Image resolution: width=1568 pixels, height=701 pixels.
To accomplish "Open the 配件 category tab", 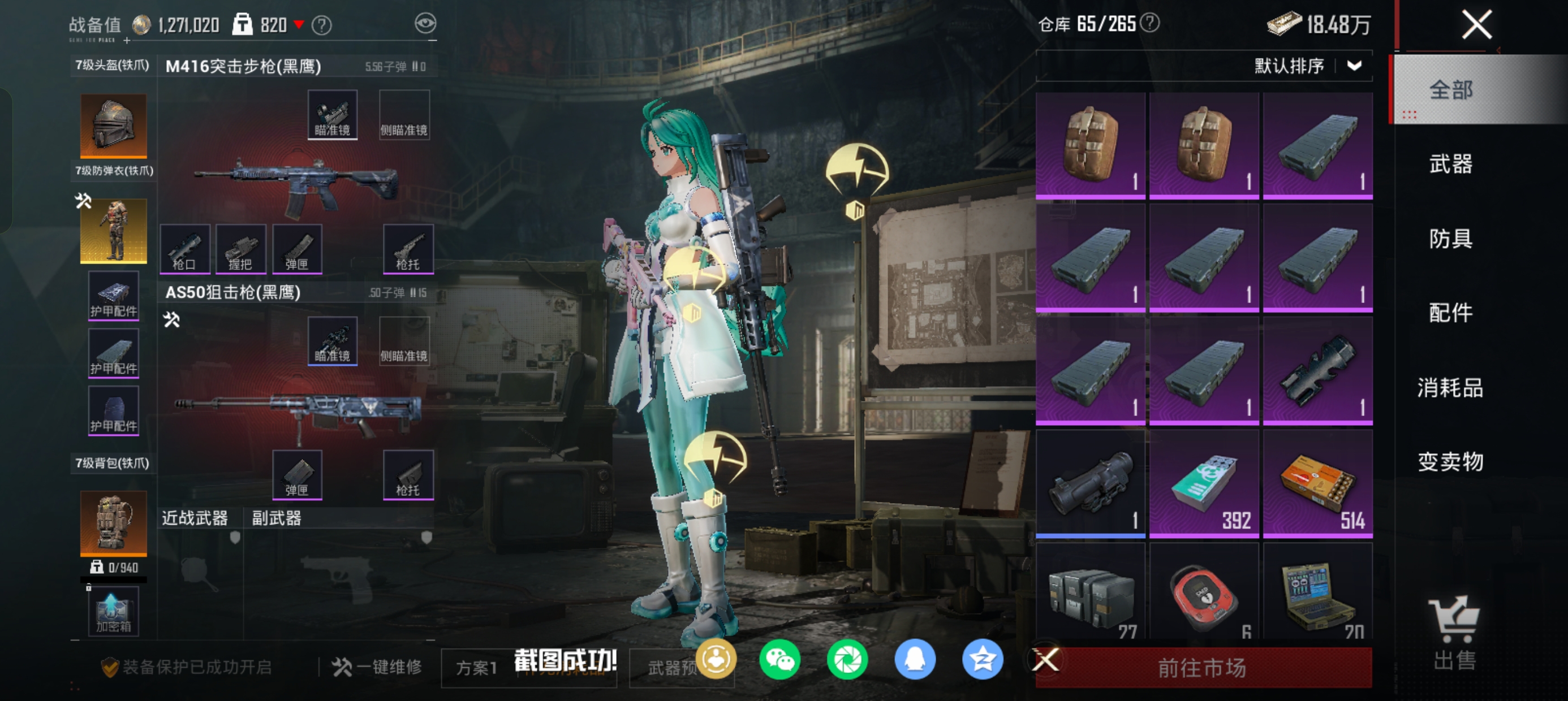I will (x=1450, y=313).
